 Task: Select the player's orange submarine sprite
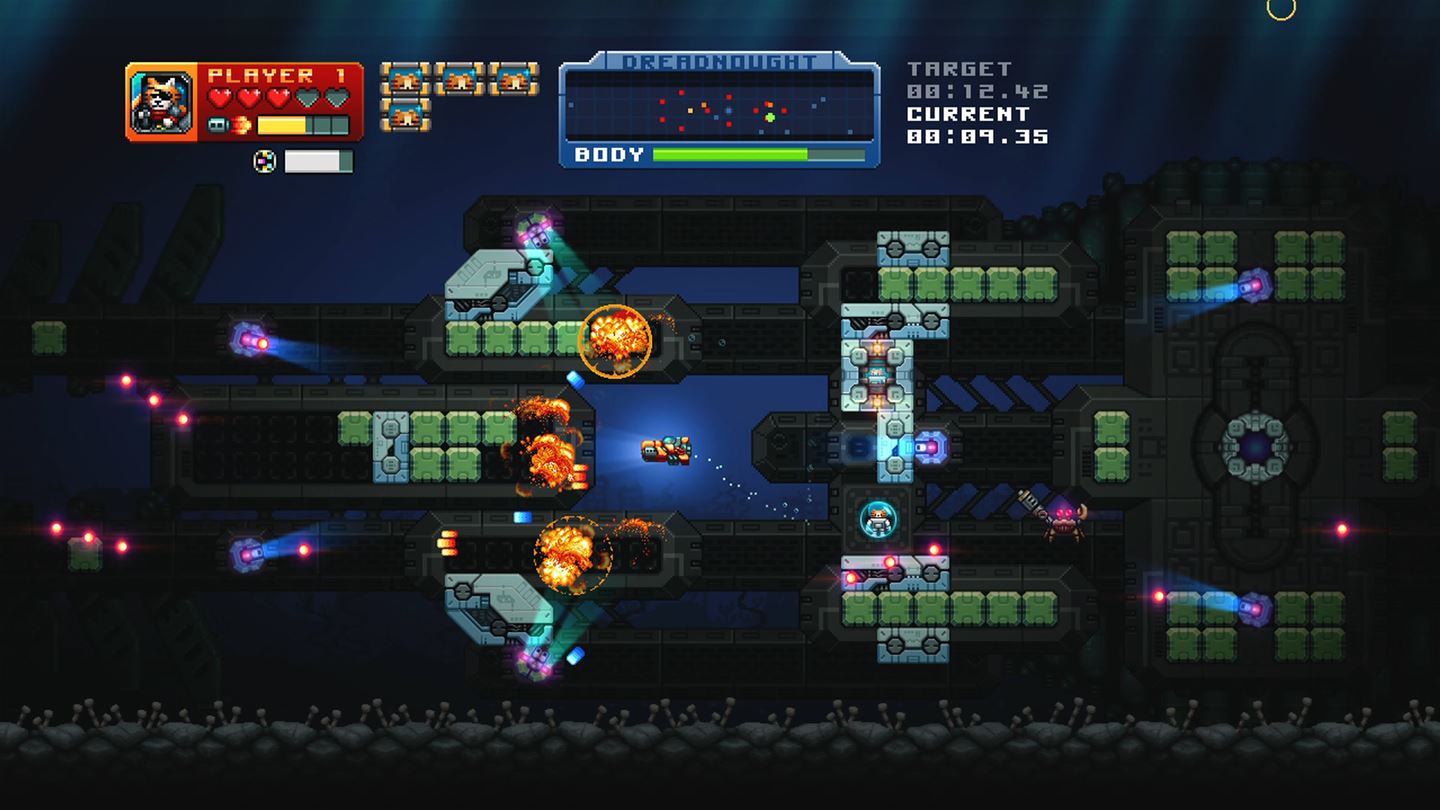pos(663,450)
